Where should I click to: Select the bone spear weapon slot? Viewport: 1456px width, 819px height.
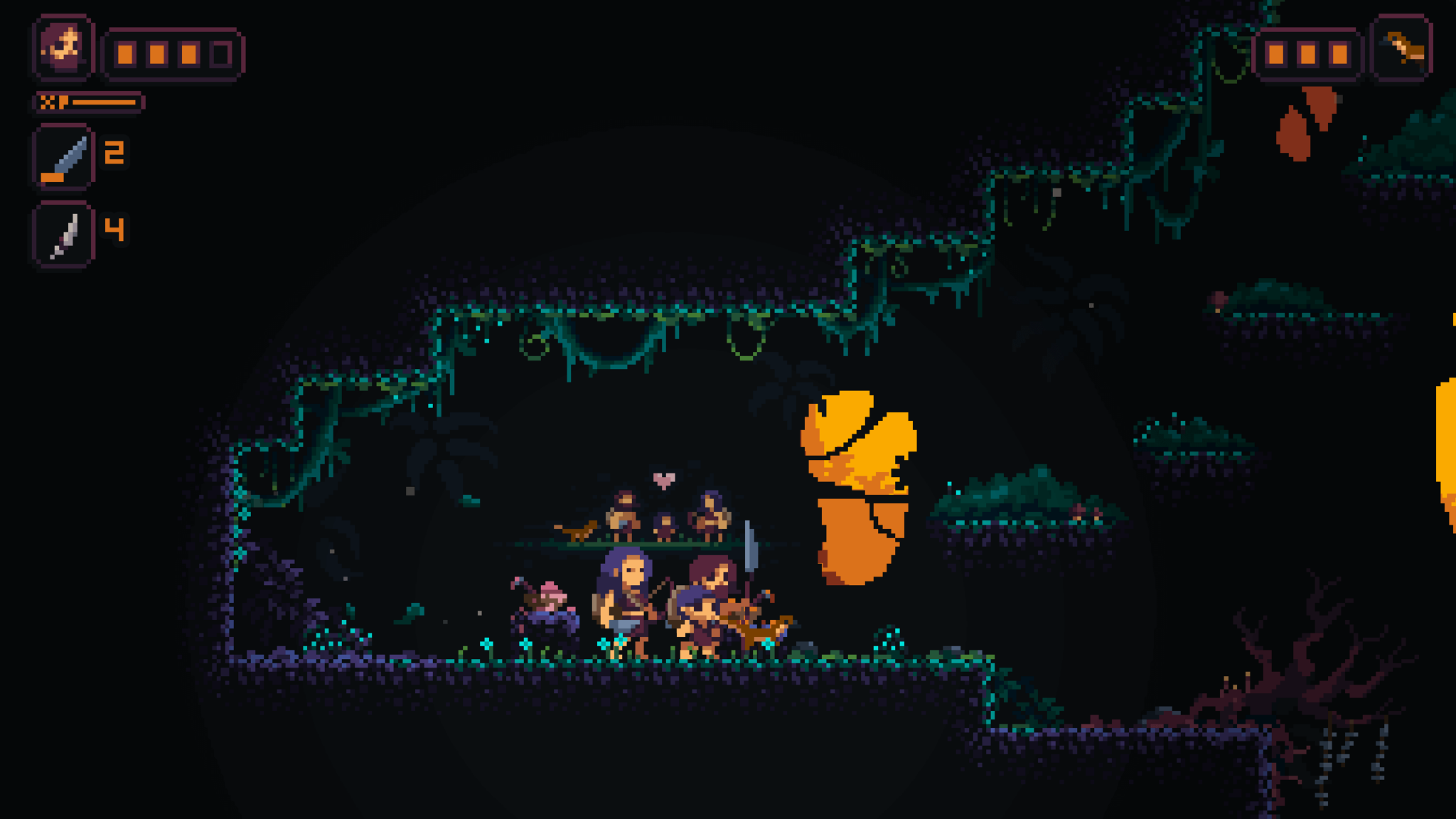point(63,234)
